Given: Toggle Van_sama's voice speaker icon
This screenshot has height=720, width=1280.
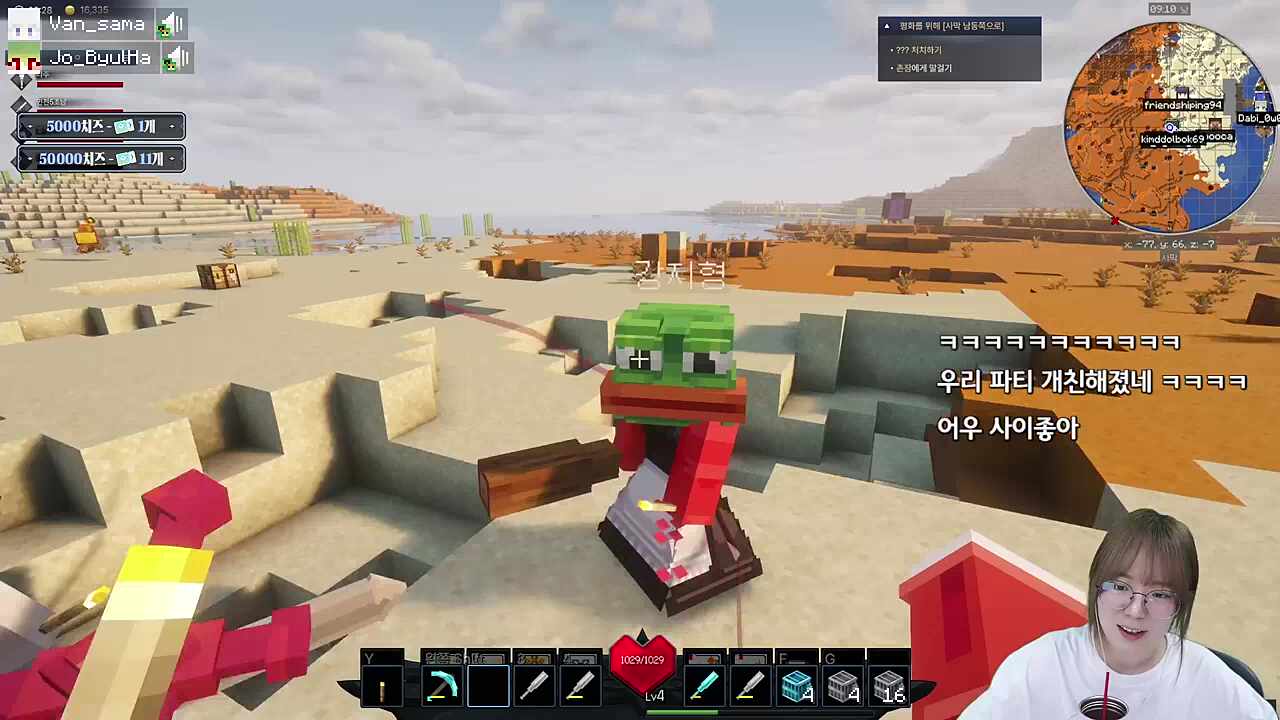Looking at the screenshot, I should pos(172,24).
